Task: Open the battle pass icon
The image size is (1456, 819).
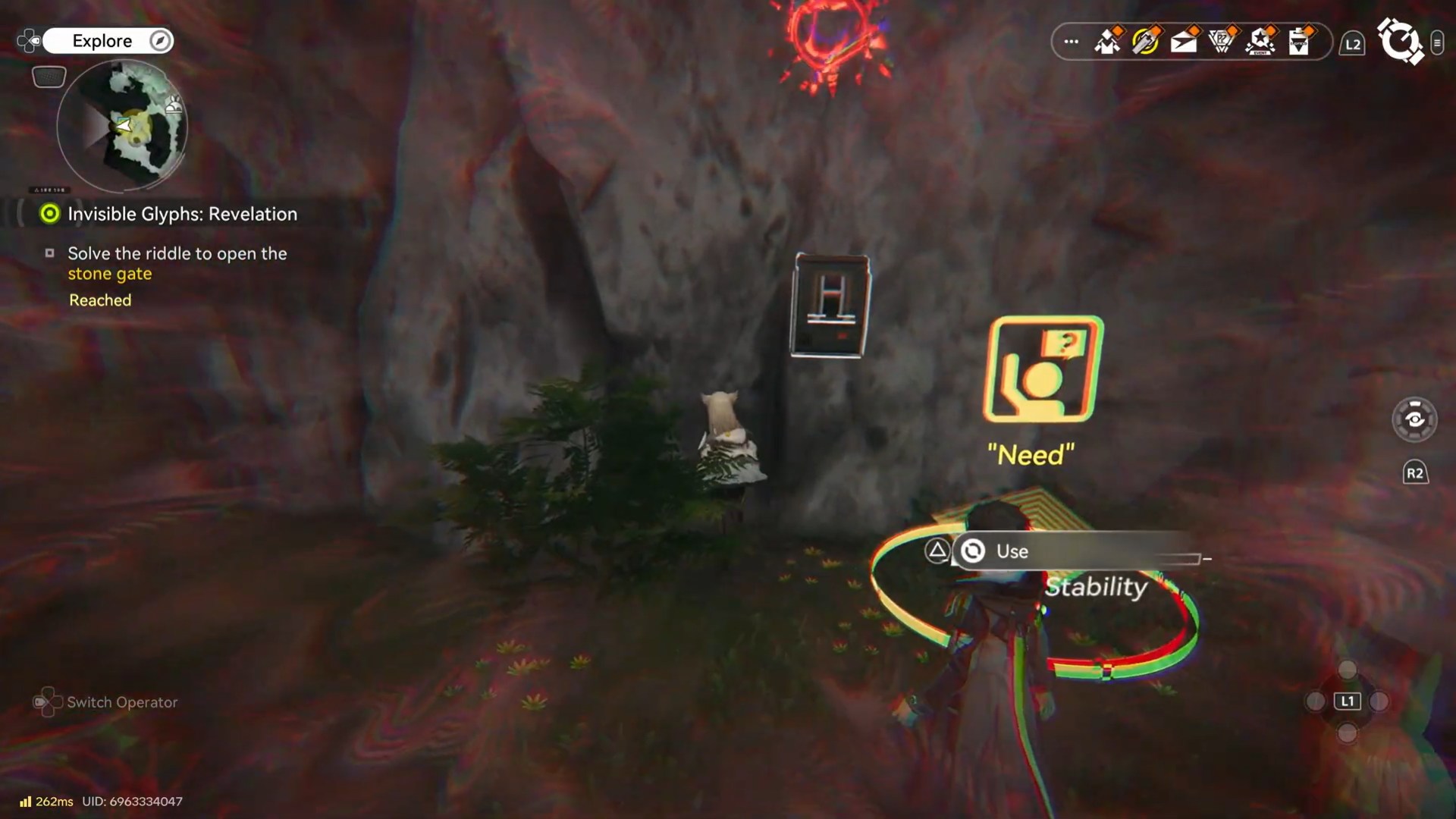Action: click(1222, 43)
